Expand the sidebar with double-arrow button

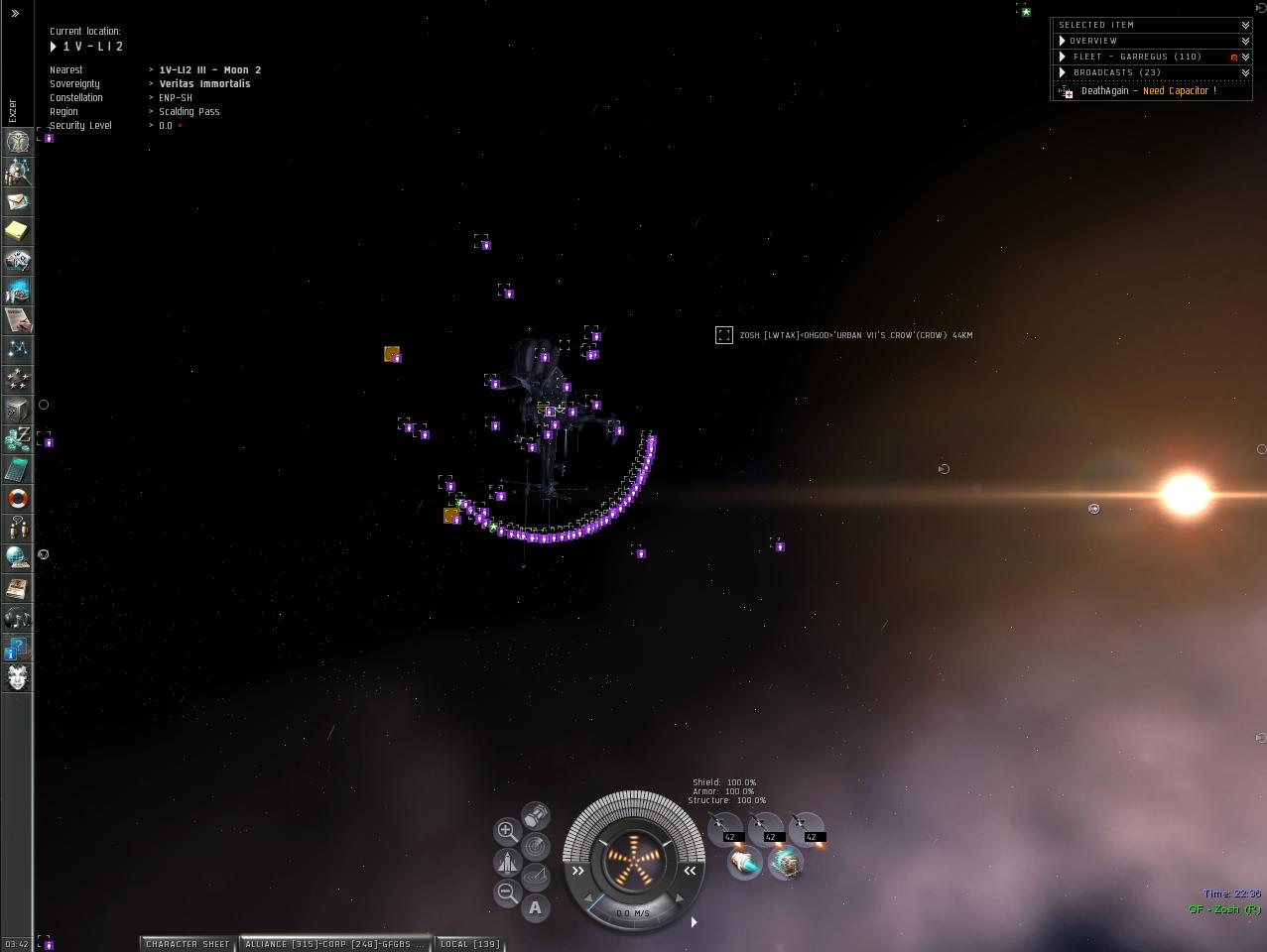(15, 13)
